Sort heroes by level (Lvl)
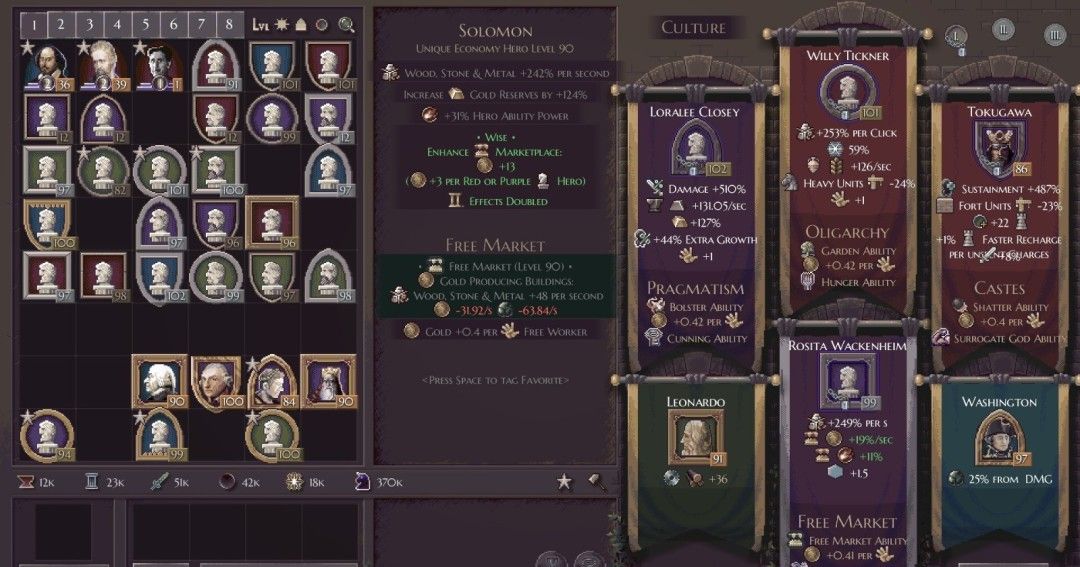 [261, 24]
